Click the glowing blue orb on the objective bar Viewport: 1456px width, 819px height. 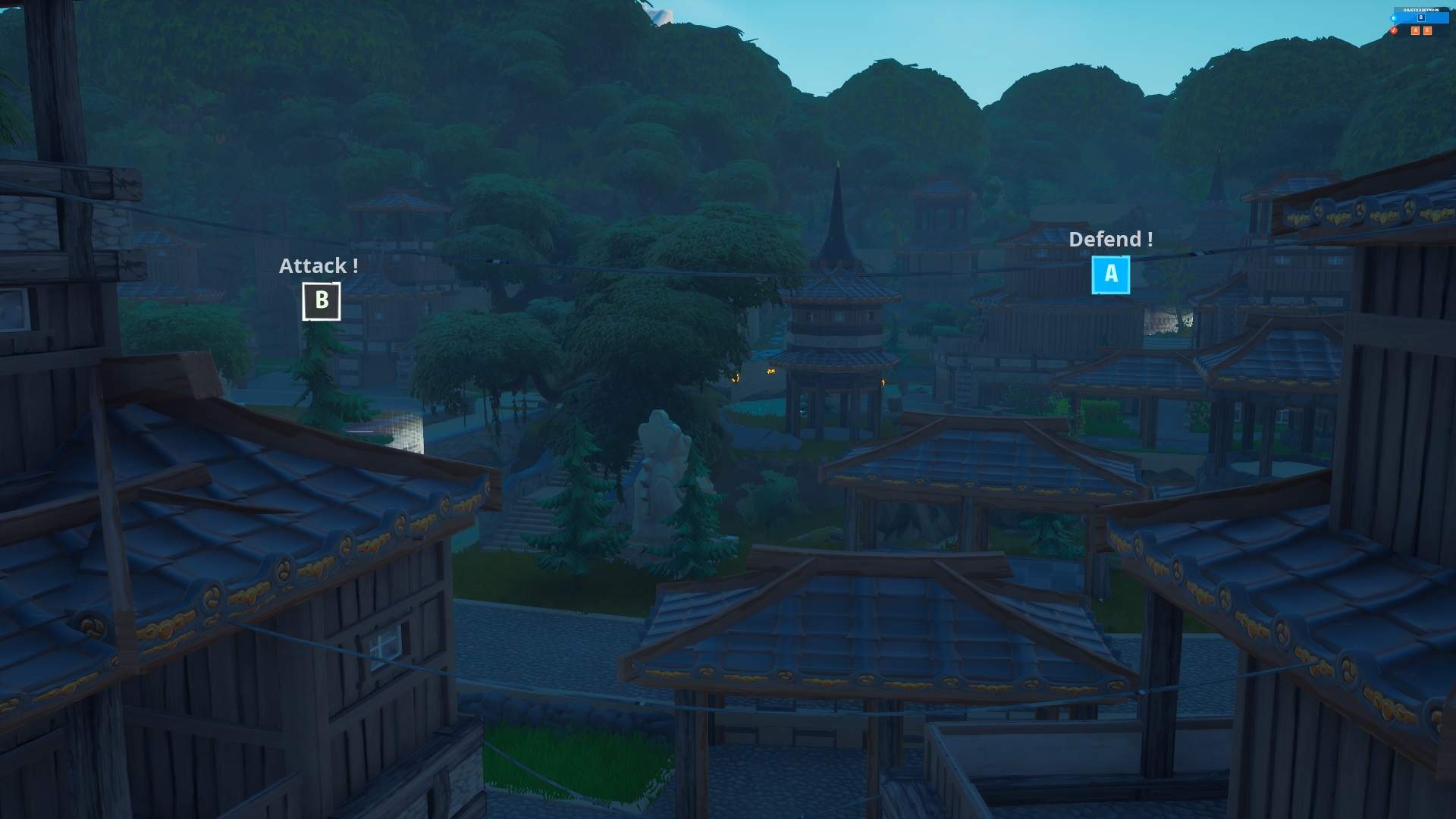click(1393, 17)
